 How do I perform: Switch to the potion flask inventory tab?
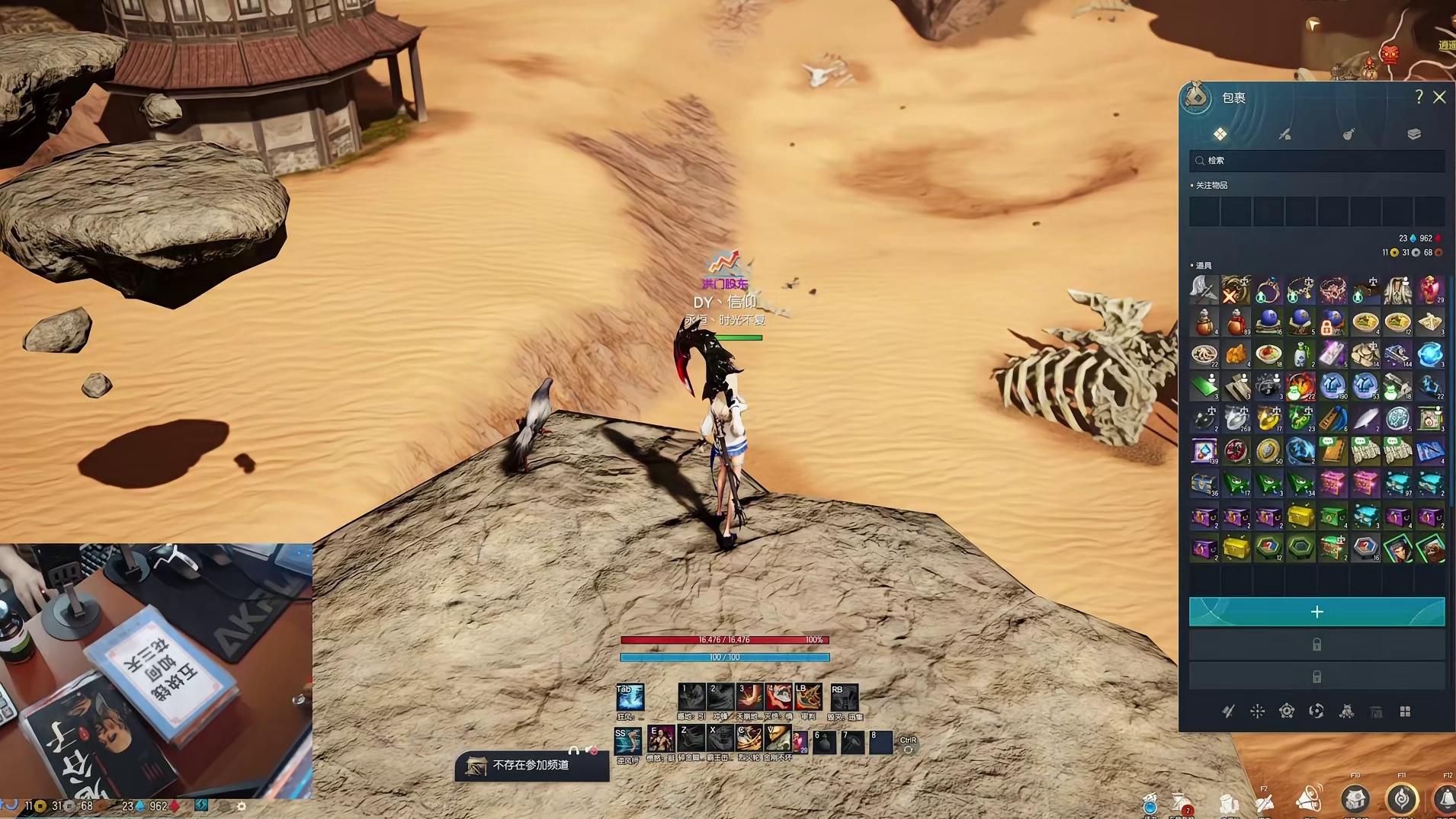(1349, 134)
